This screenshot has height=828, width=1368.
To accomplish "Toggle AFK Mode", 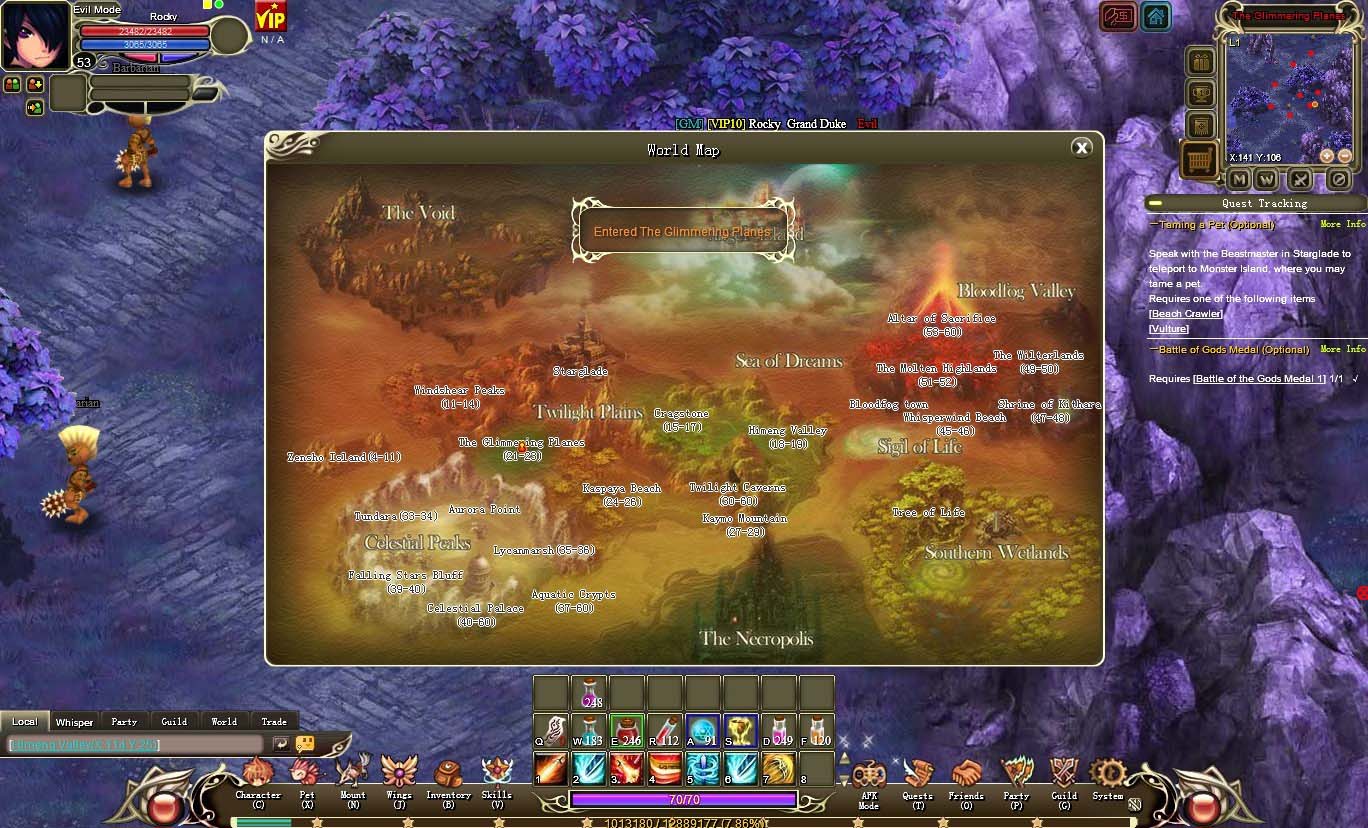I will (869, 778).
